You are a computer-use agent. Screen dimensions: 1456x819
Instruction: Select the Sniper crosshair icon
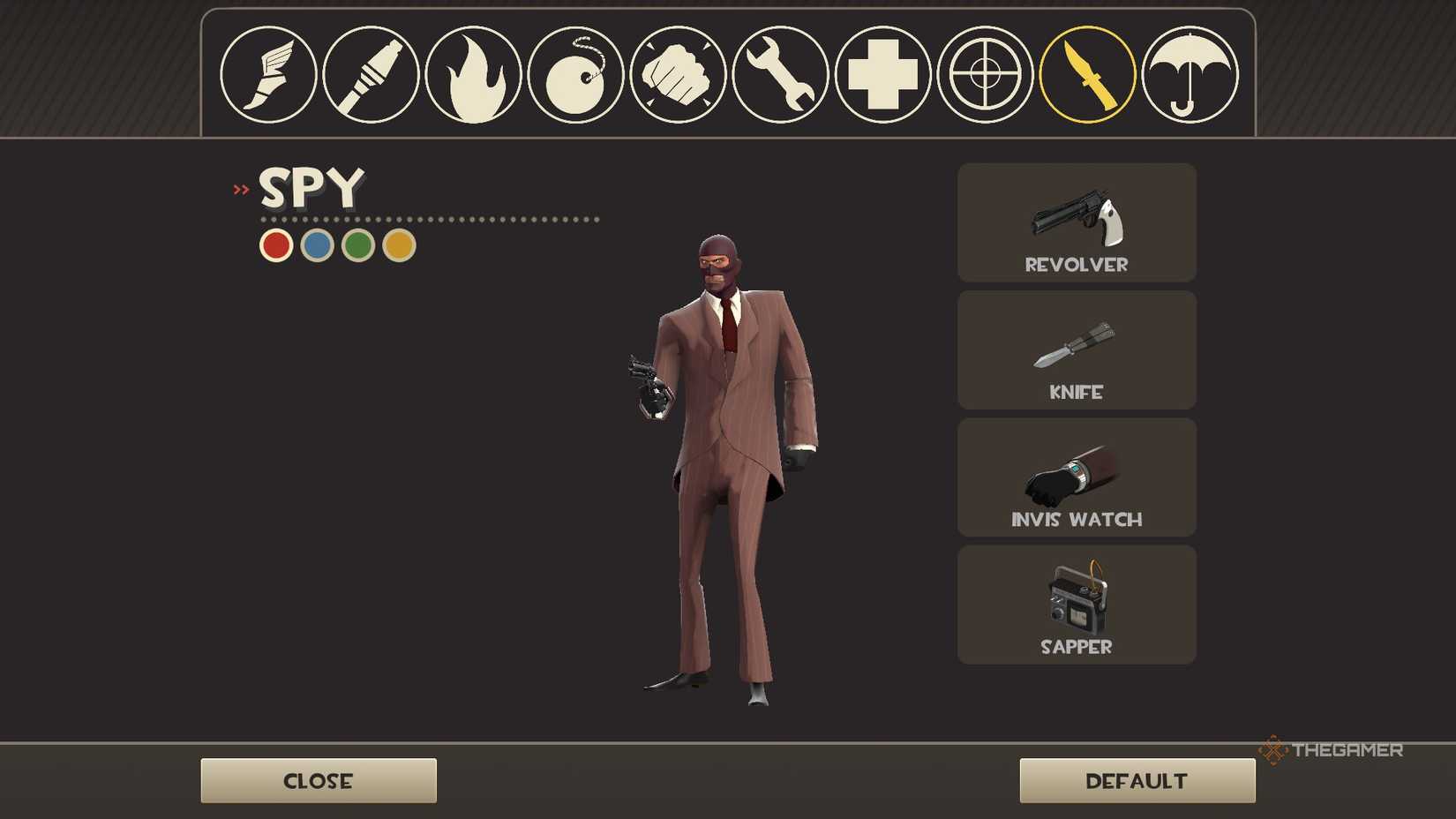click(985, 76)
